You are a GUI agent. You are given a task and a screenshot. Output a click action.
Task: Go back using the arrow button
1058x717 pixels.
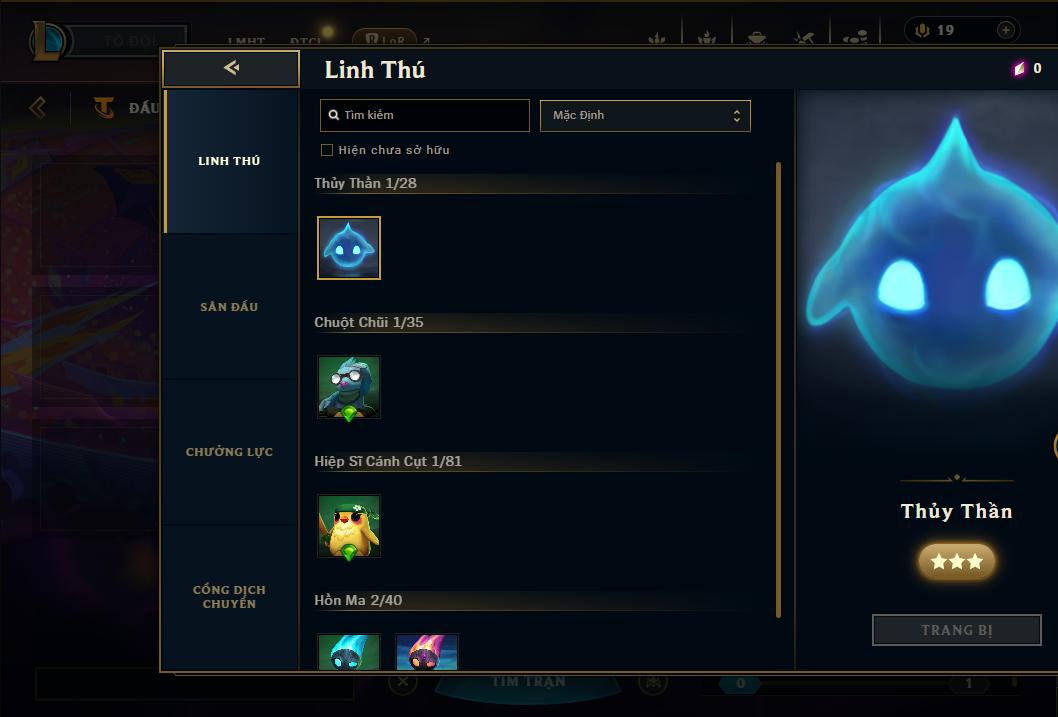point(231,69)
